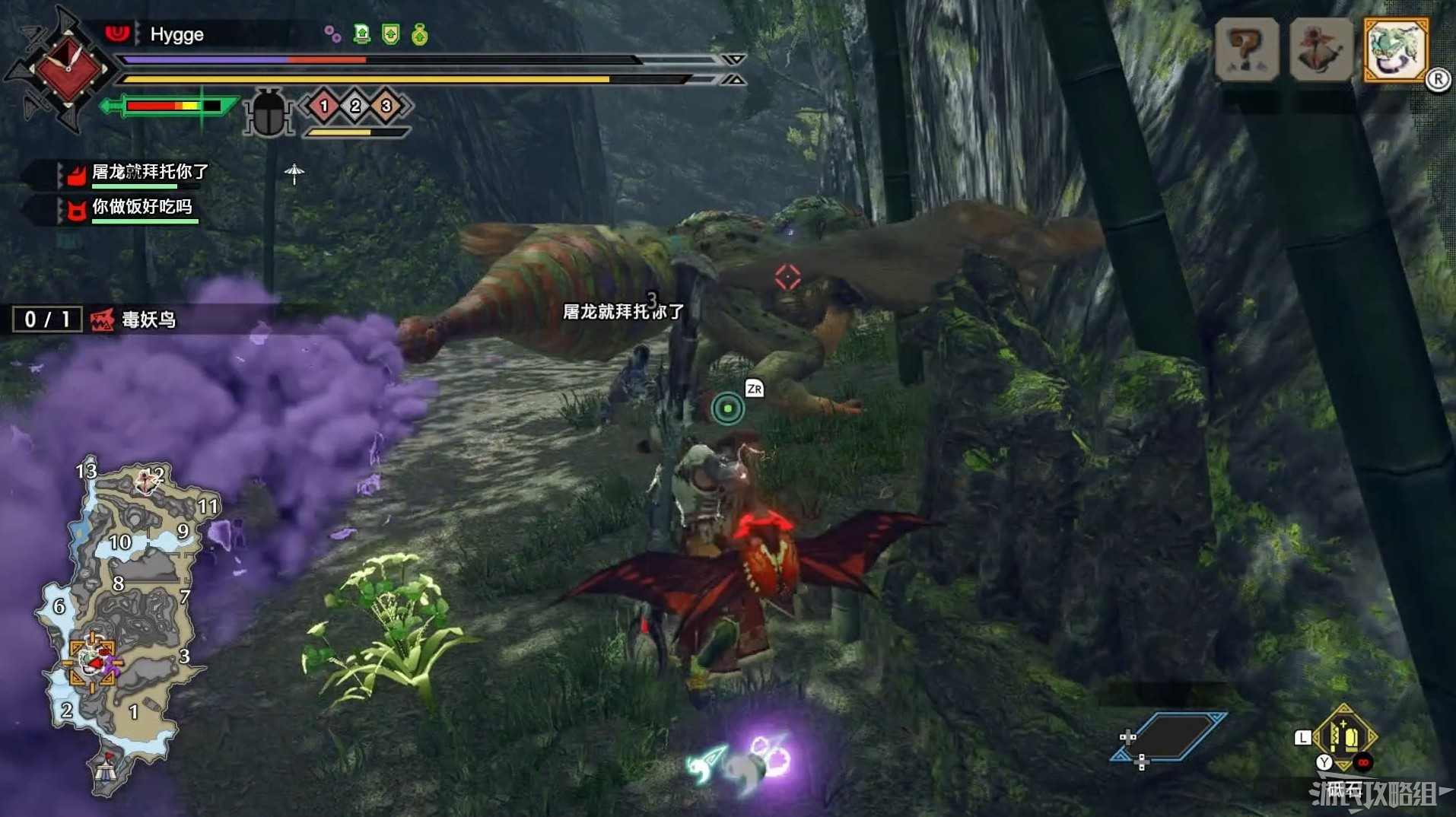
Task: Click the target monster marker on minimap
Action: (x=94, y=660)
